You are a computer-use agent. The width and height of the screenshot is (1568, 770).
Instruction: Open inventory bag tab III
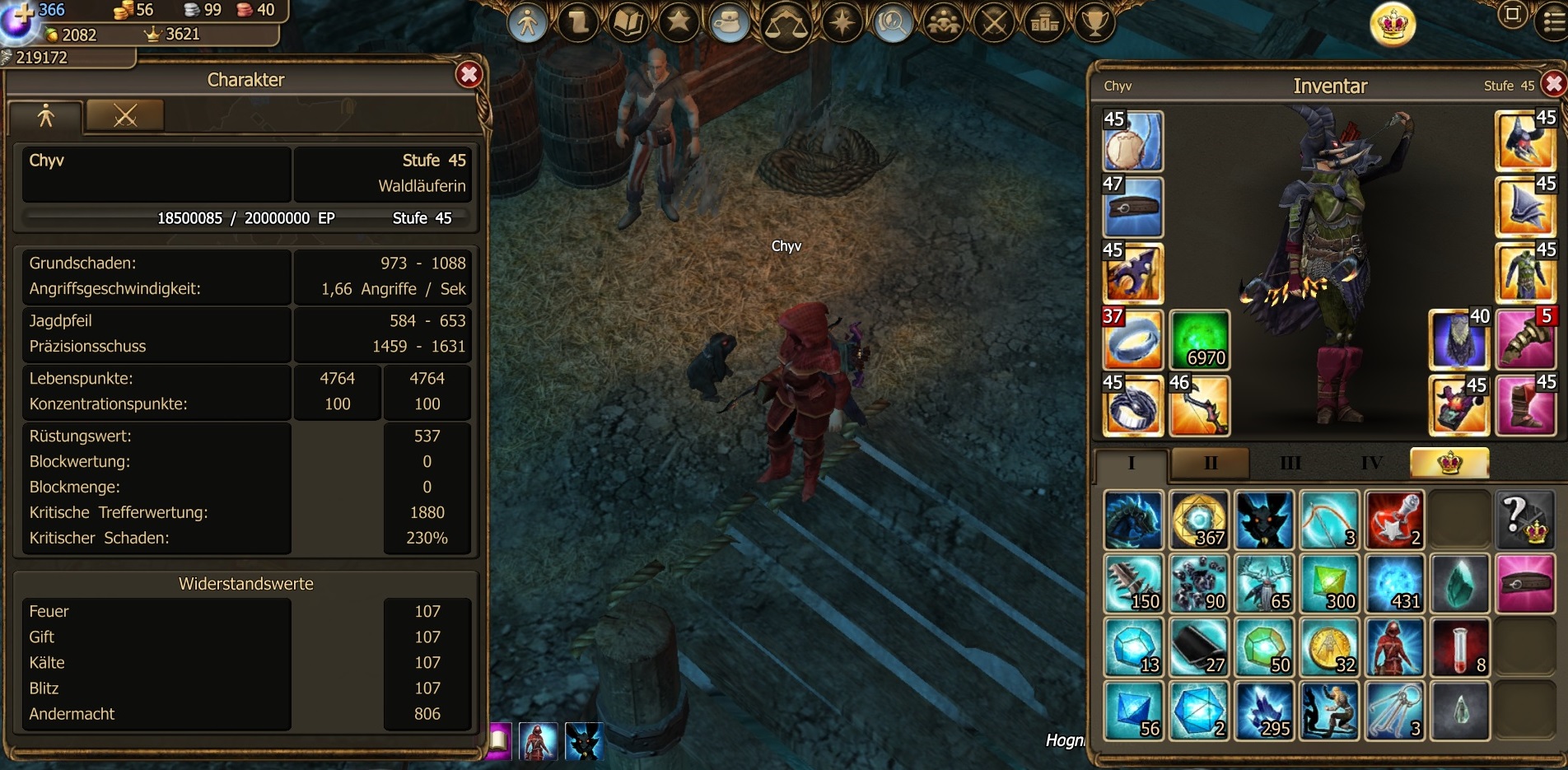pyautogui.click(x=1290, y=463)
